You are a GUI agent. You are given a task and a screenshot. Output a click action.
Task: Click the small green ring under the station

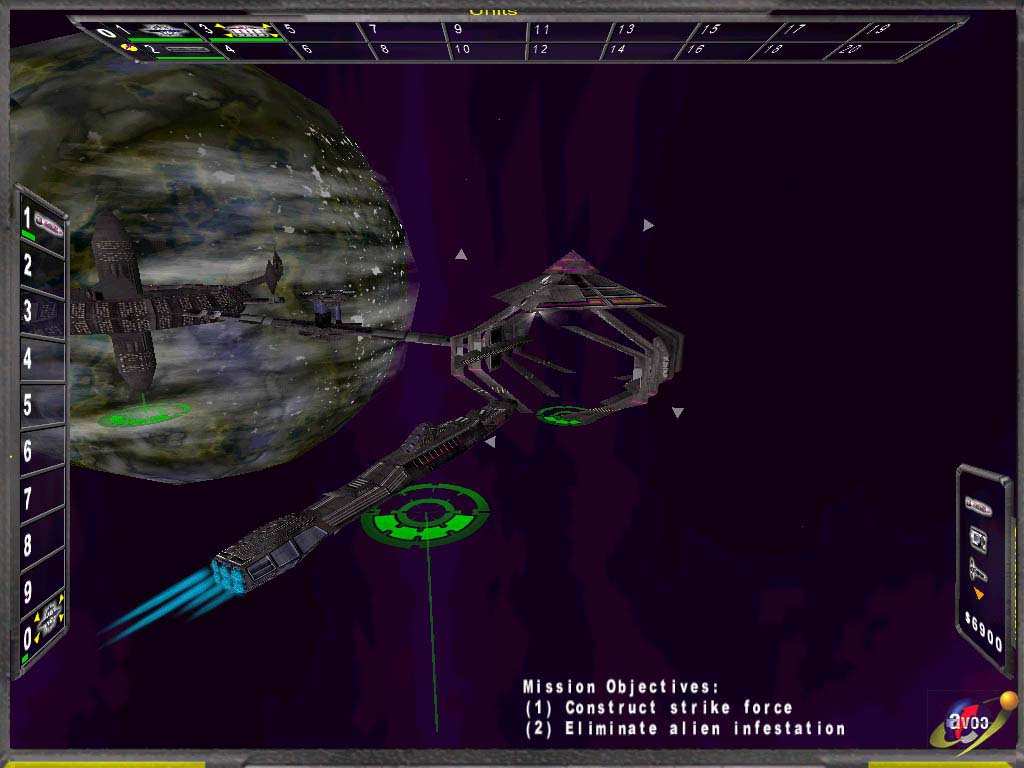(x=561, y=414)
